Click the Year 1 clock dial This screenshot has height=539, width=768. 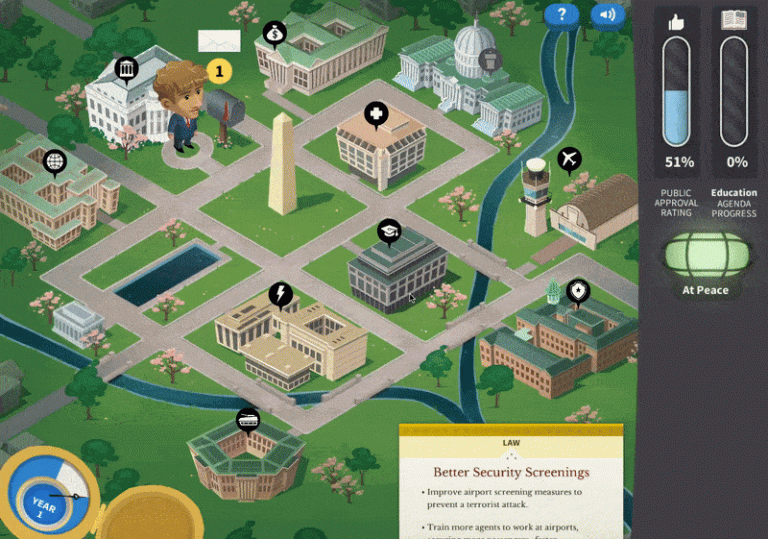click(x=46, y=496)
